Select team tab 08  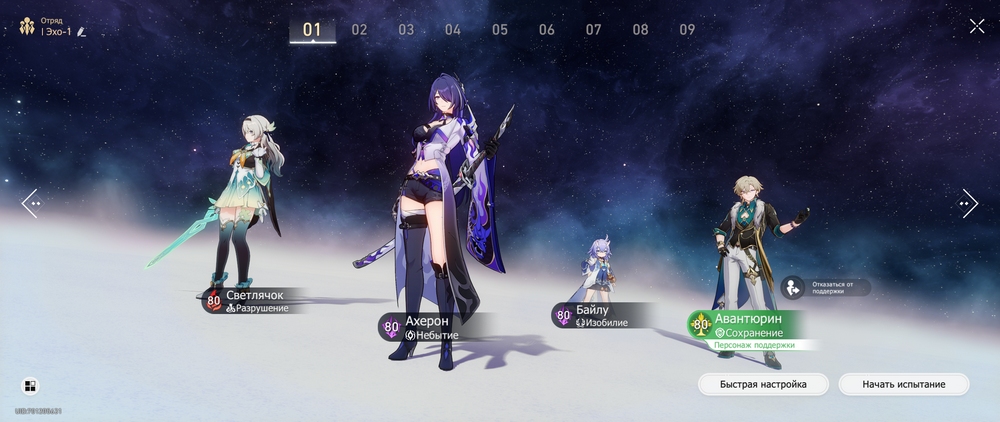[x=641, y=30]
